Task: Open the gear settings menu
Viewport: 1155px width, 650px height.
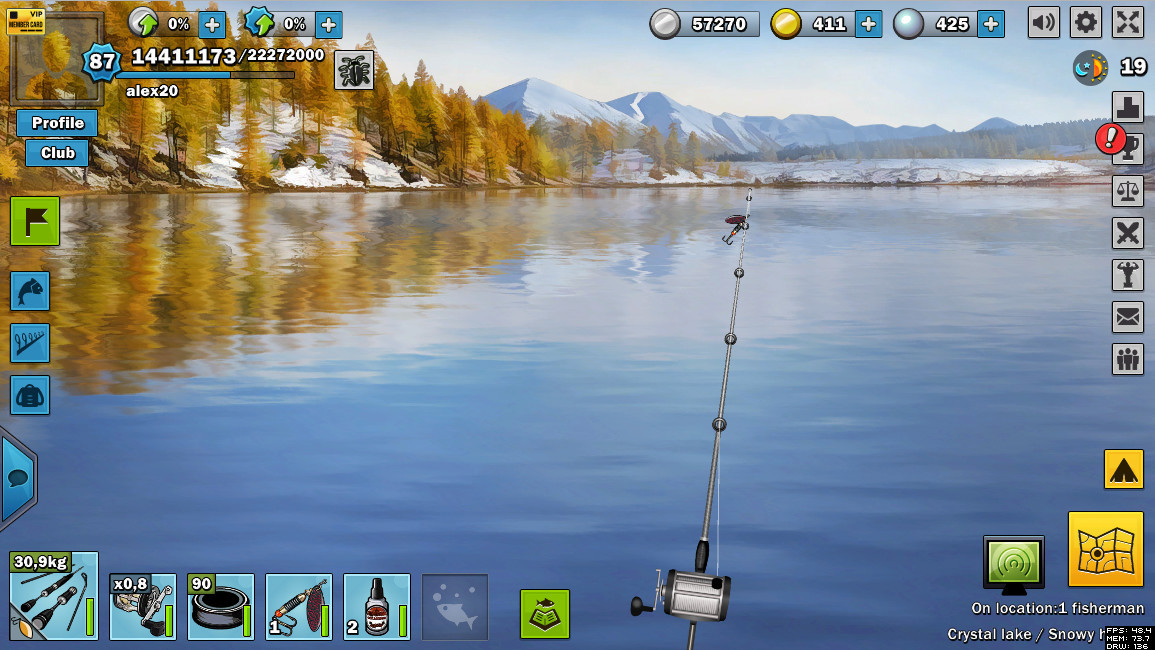Action: [1085, 22]
